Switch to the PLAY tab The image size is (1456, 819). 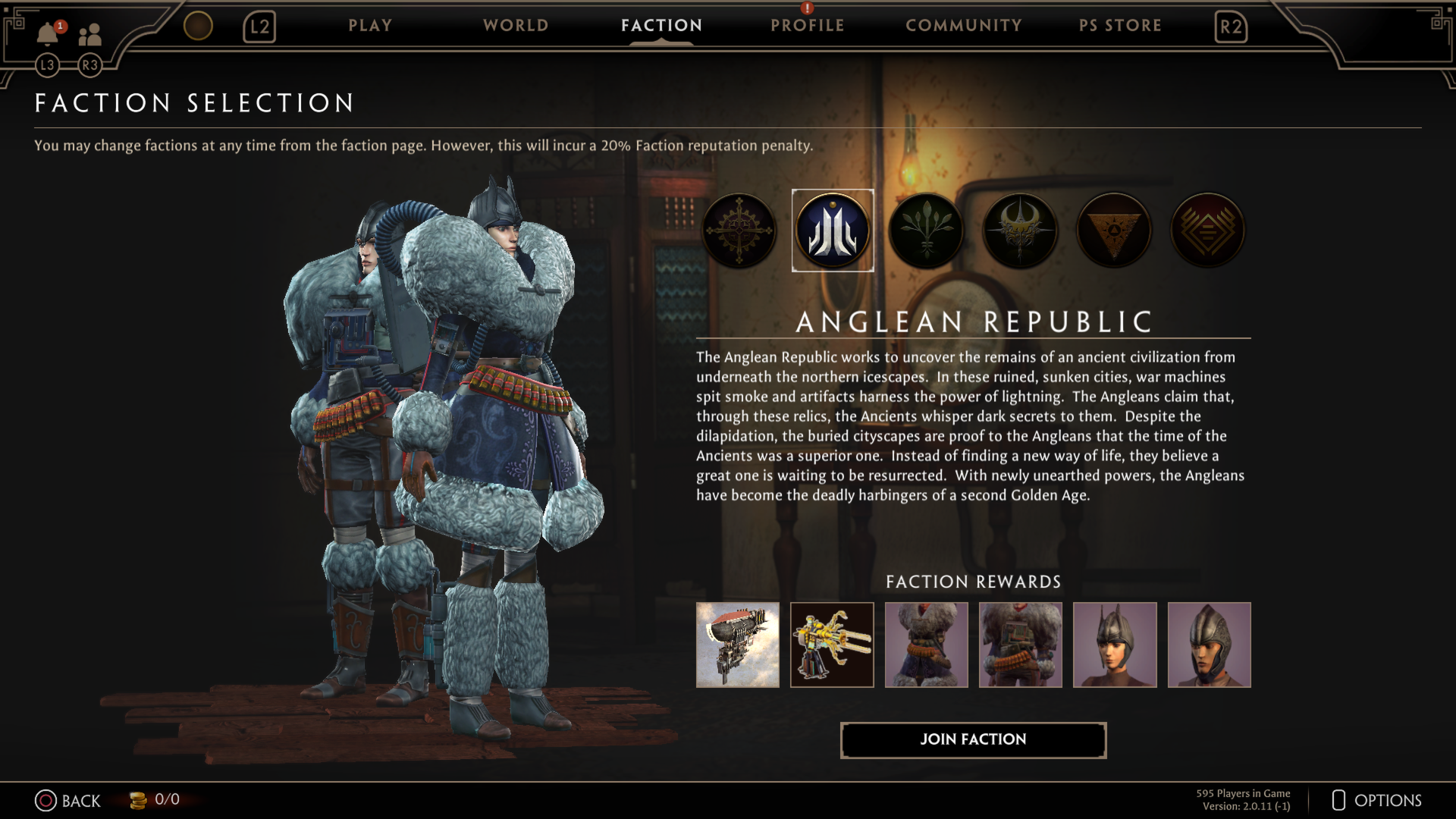[x=370, y=25]
